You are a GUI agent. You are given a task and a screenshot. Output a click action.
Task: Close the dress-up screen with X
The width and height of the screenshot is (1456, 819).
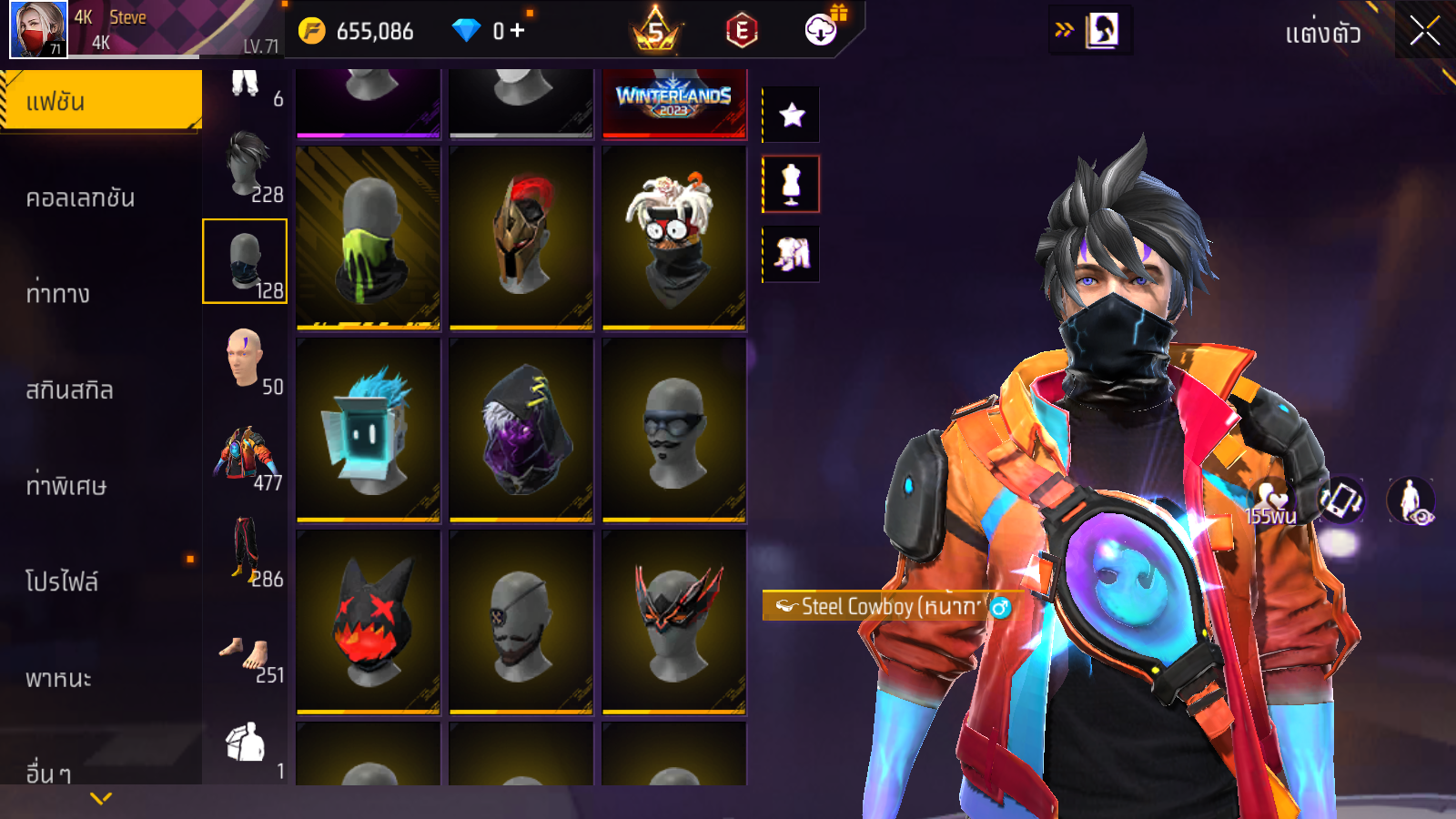[1424, 32]
